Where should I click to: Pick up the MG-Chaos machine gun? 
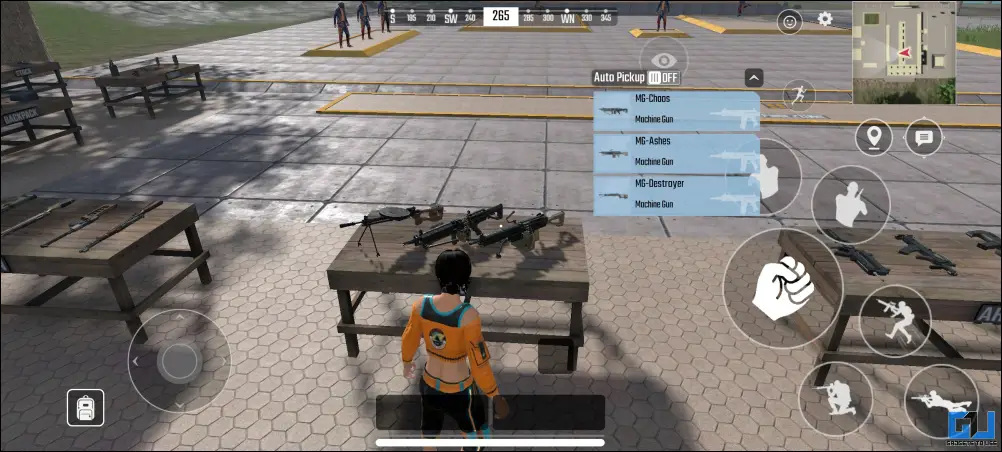pyautogui.click(x=676, y=111)
